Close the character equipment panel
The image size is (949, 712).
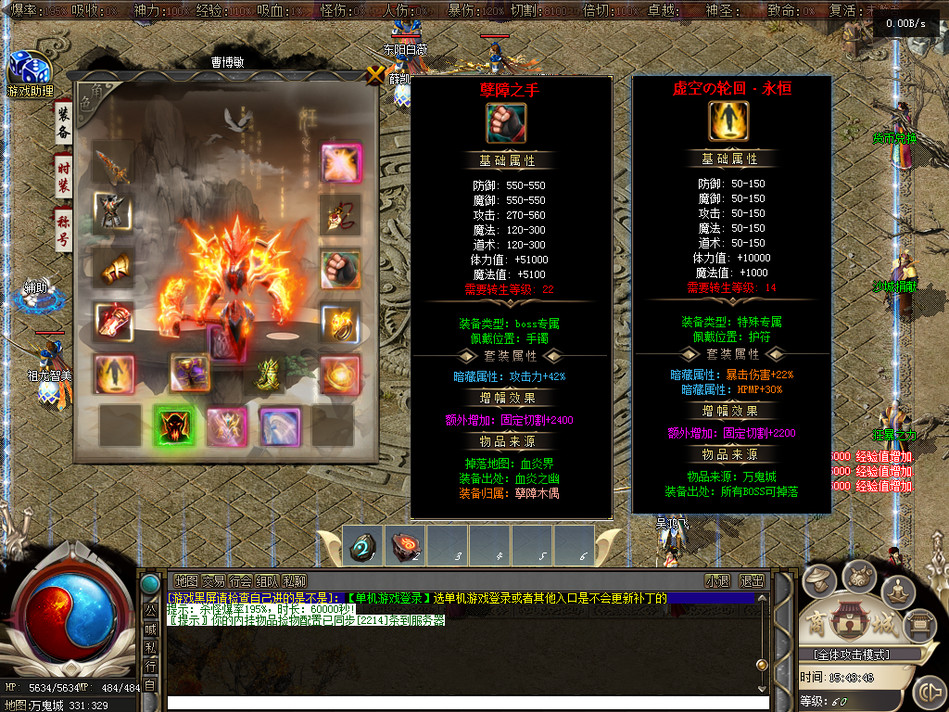[376, 74]
